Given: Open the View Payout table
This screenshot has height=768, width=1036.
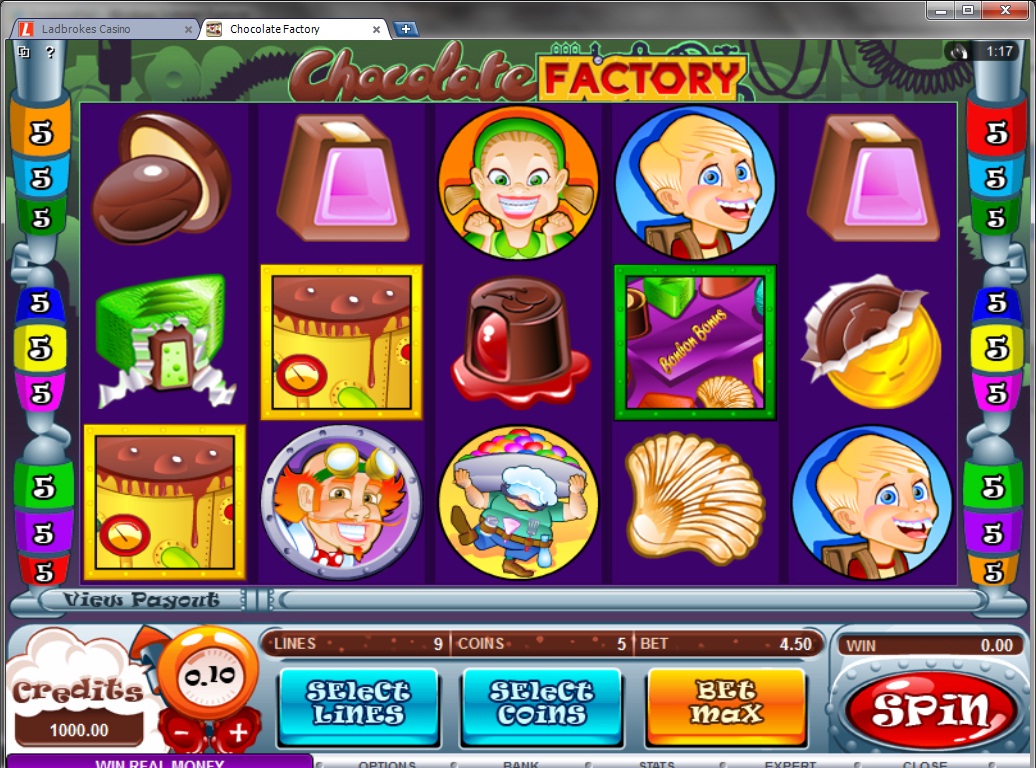Looking at the screenshot, I should pos(141,600).
